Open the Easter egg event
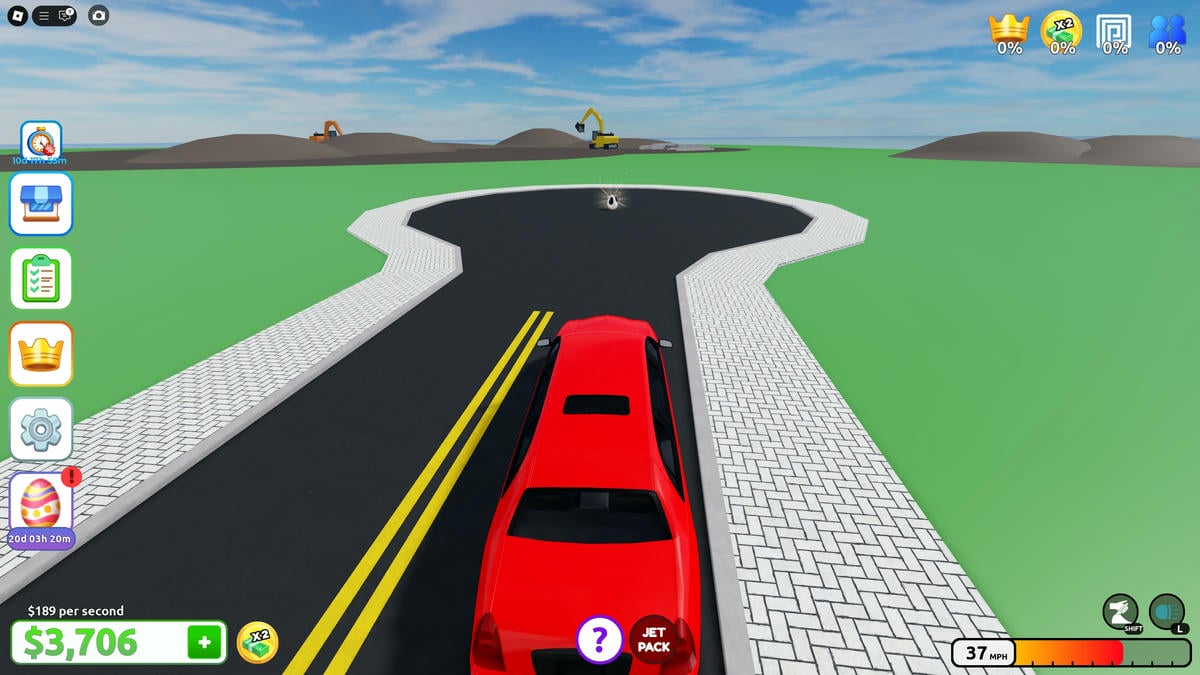The height and width of the screenshot is (675, 1200). [x=41, y=503]
